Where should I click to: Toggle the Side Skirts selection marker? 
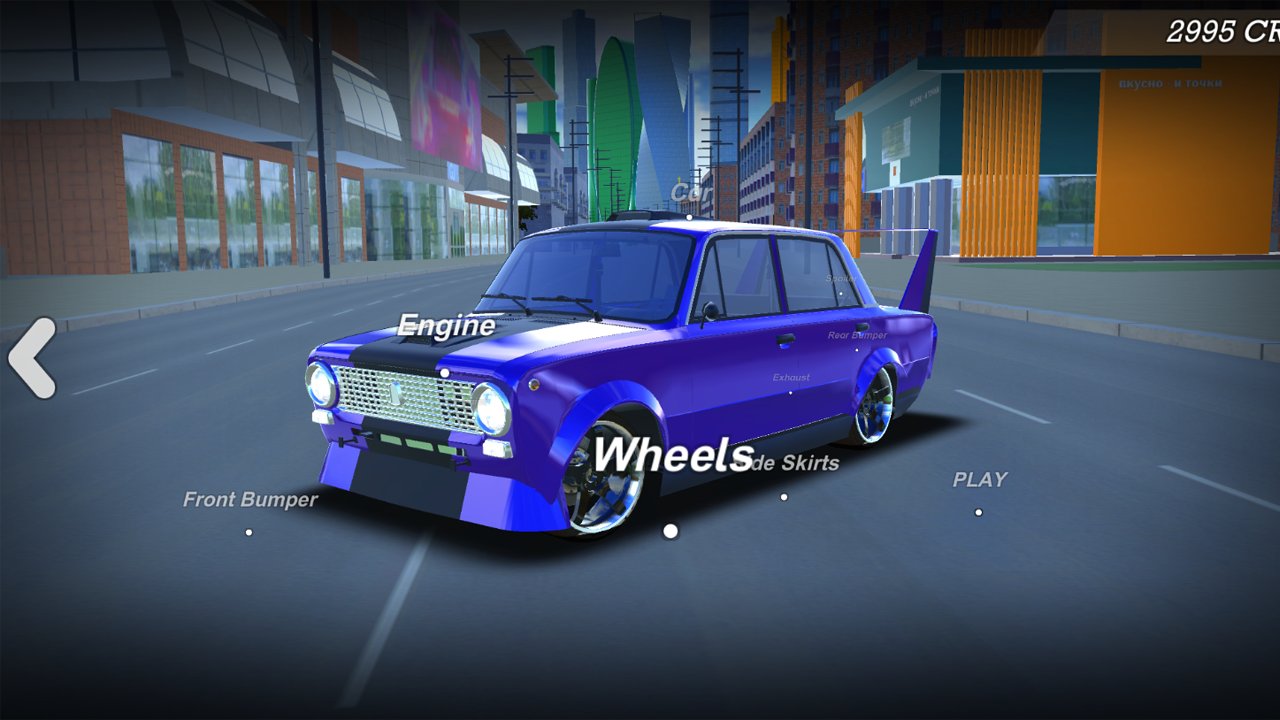click(783, 497)
